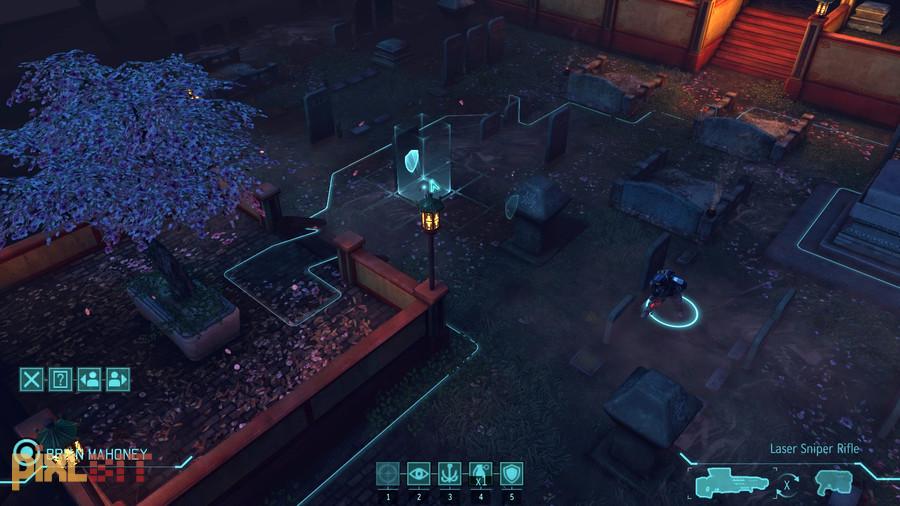The height and width of the screenshot is (506, 900).
Task: Click the X end turn button
Action: pyautogui.click(x=32, y=379)
